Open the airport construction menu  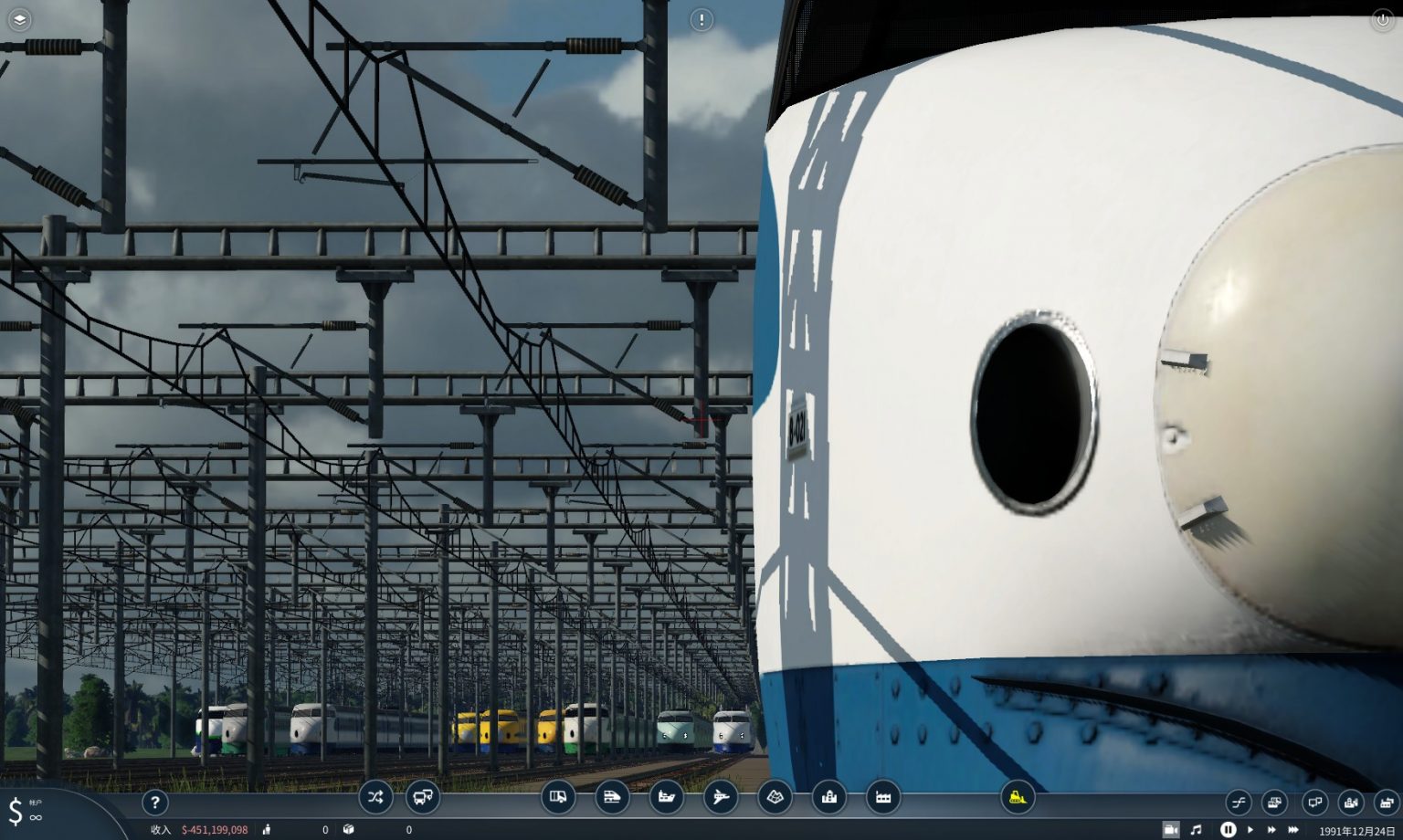[x=721, y=797]
